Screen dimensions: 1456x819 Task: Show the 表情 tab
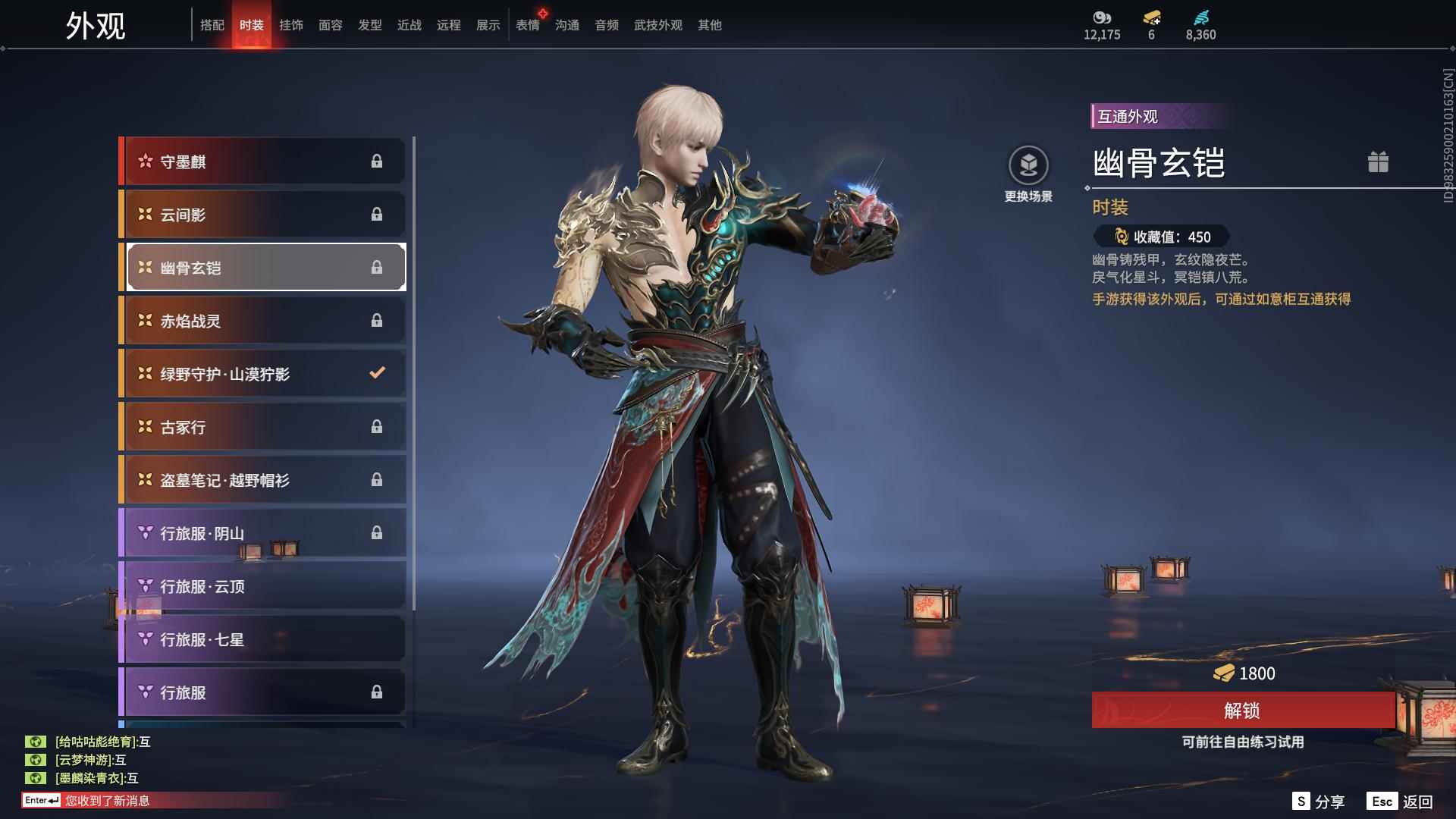point(527,25)
